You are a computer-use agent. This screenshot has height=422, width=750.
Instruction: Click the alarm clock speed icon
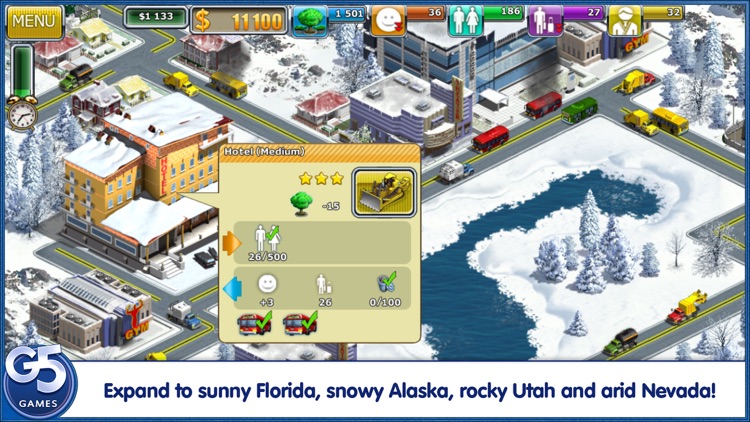[x=21, y=115]
